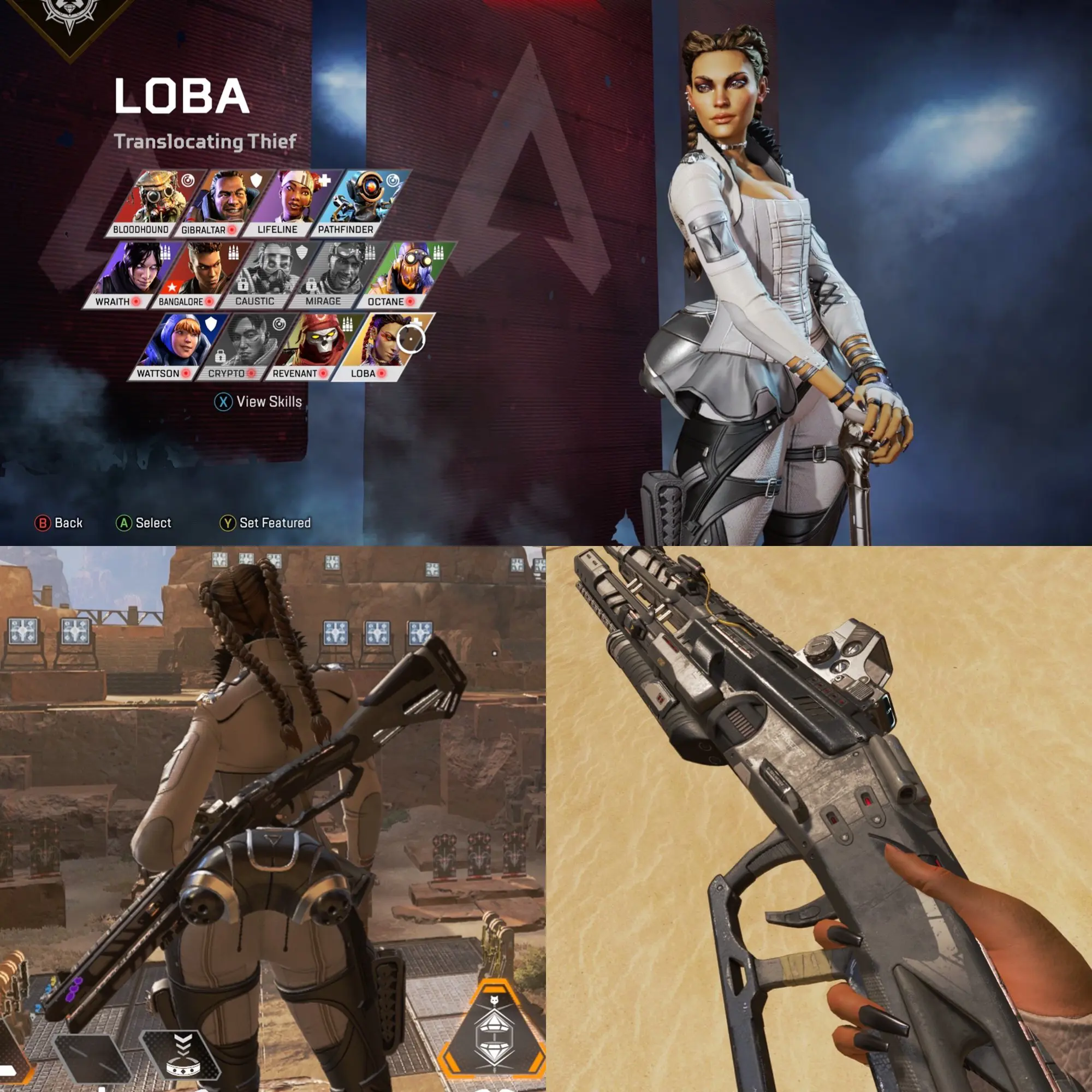The width and height of the screenshot is (1092, 1092).
Task: Click the ammo icon on Wraith's portrait
Action: [165, 253]
